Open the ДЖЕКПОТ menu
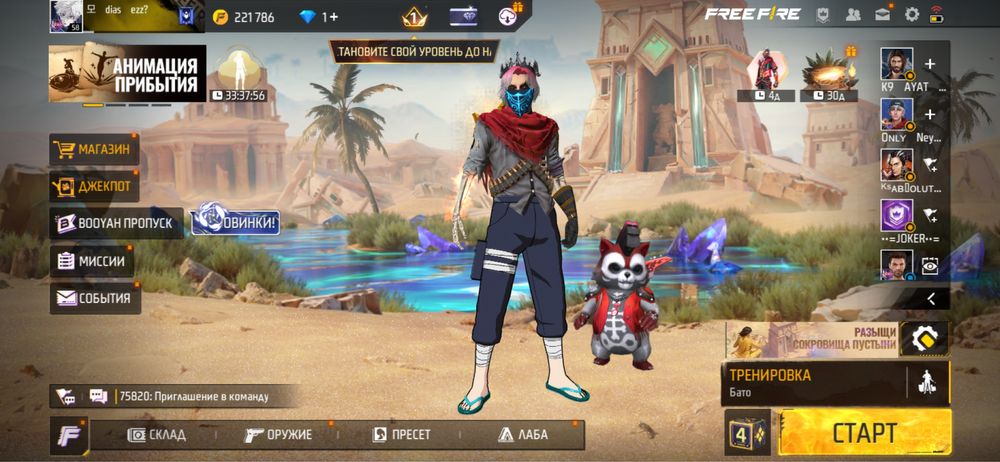Image resolution: width=1000 pixels, height=462 pixels. point(94,186)
